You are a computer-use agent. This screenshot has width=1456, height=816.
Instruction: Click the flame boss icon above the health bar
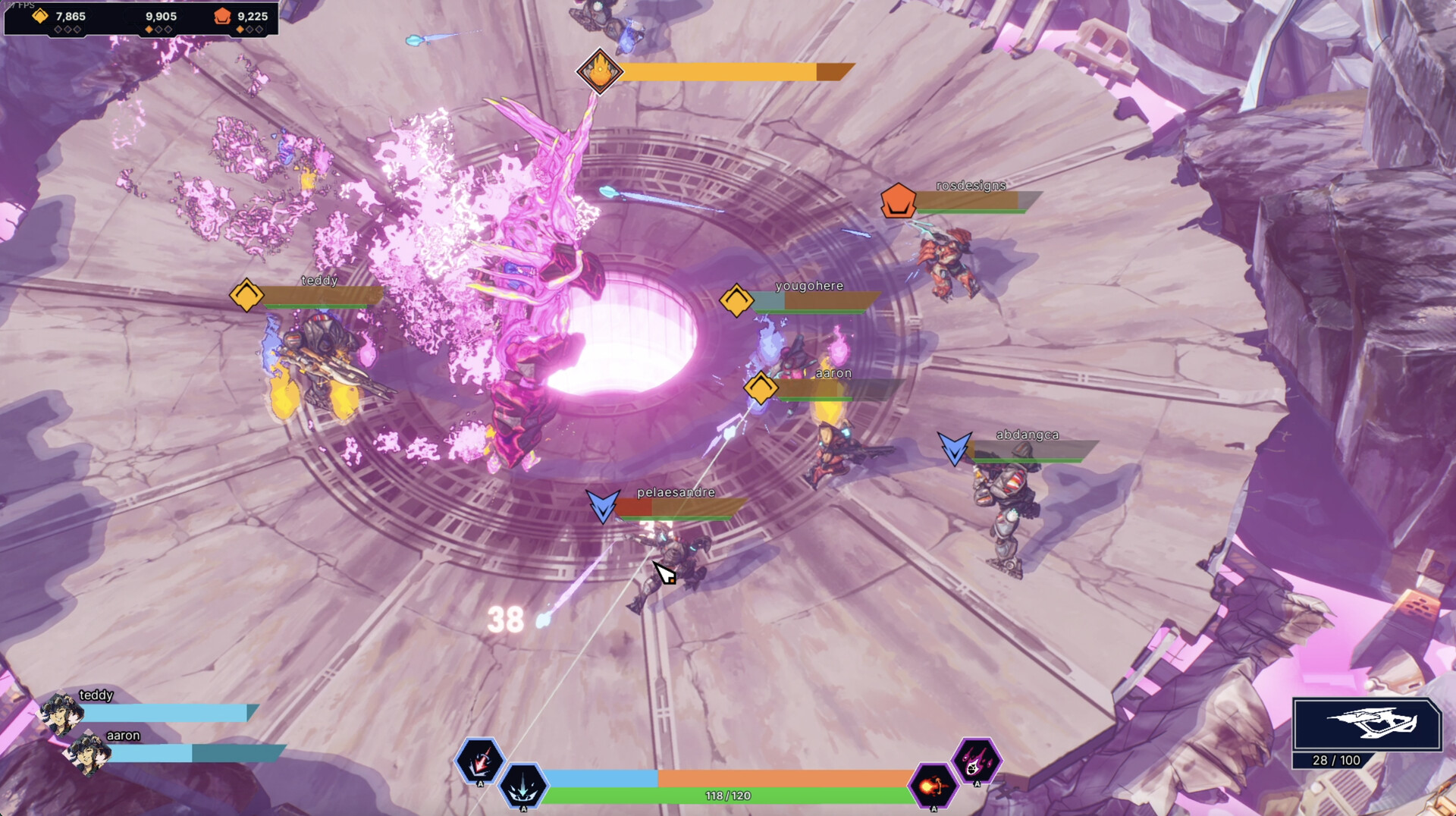coord(599,72)
